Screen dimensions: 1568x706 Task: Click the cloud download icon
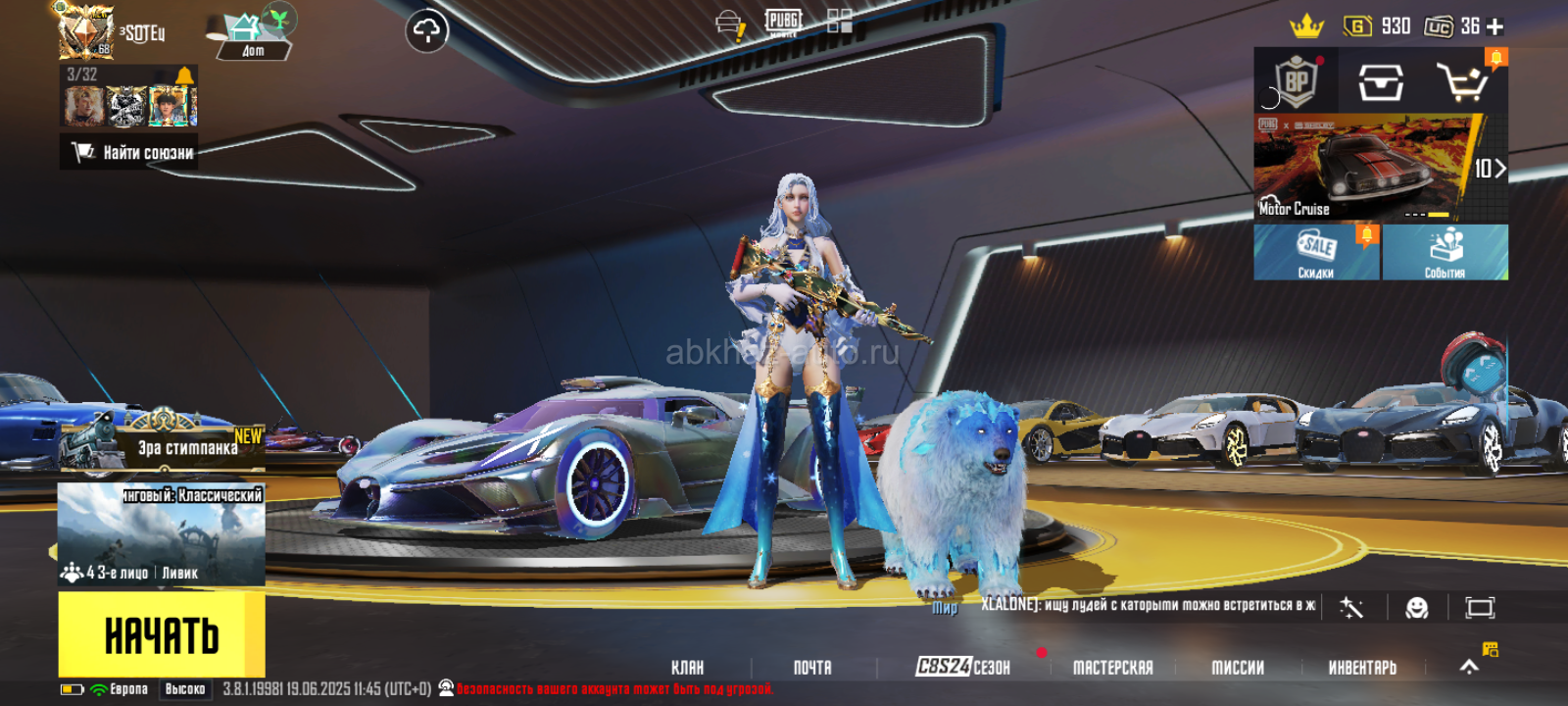click(427, 31)
